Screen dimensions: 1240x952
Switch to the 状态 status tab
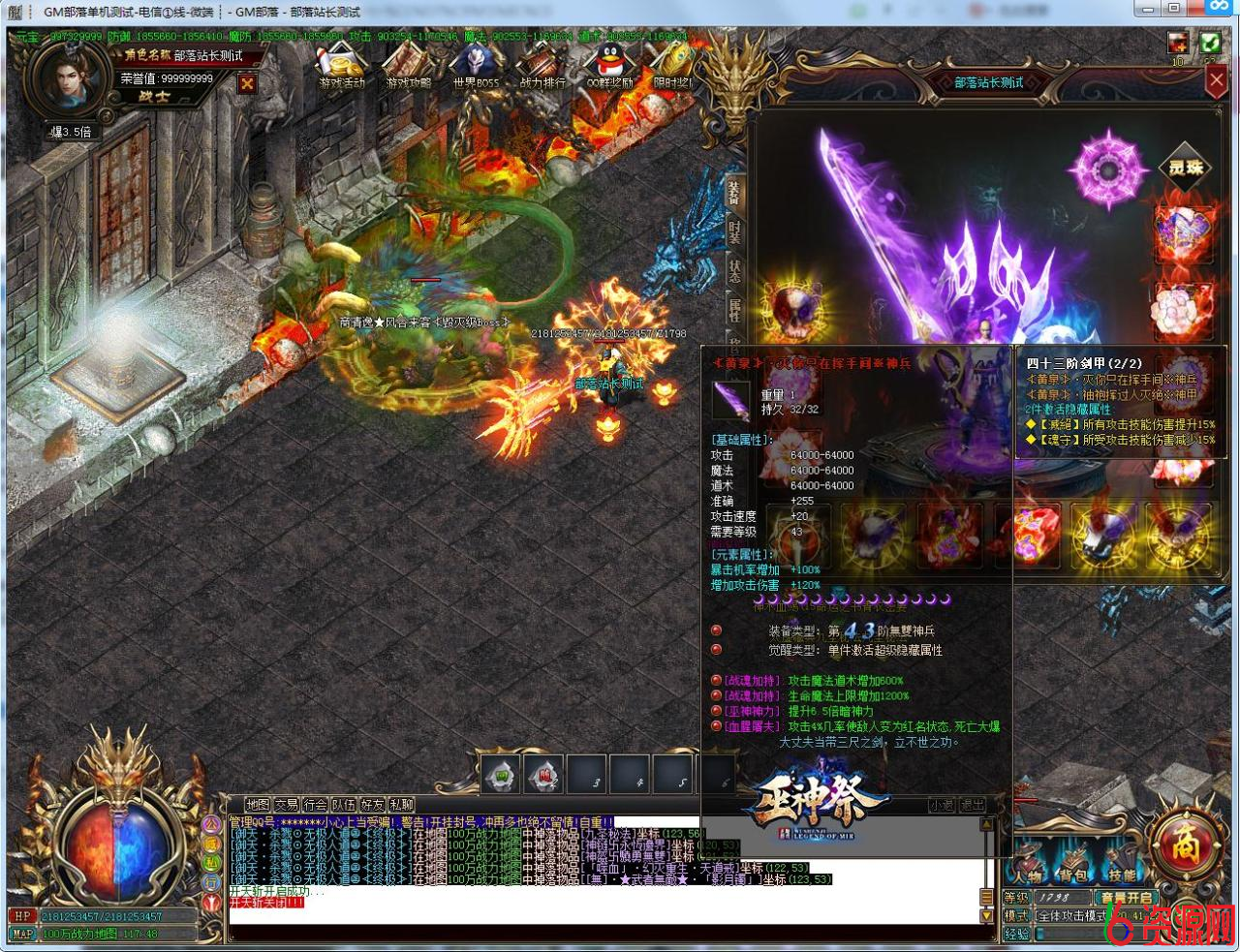(x=735, y=272)
